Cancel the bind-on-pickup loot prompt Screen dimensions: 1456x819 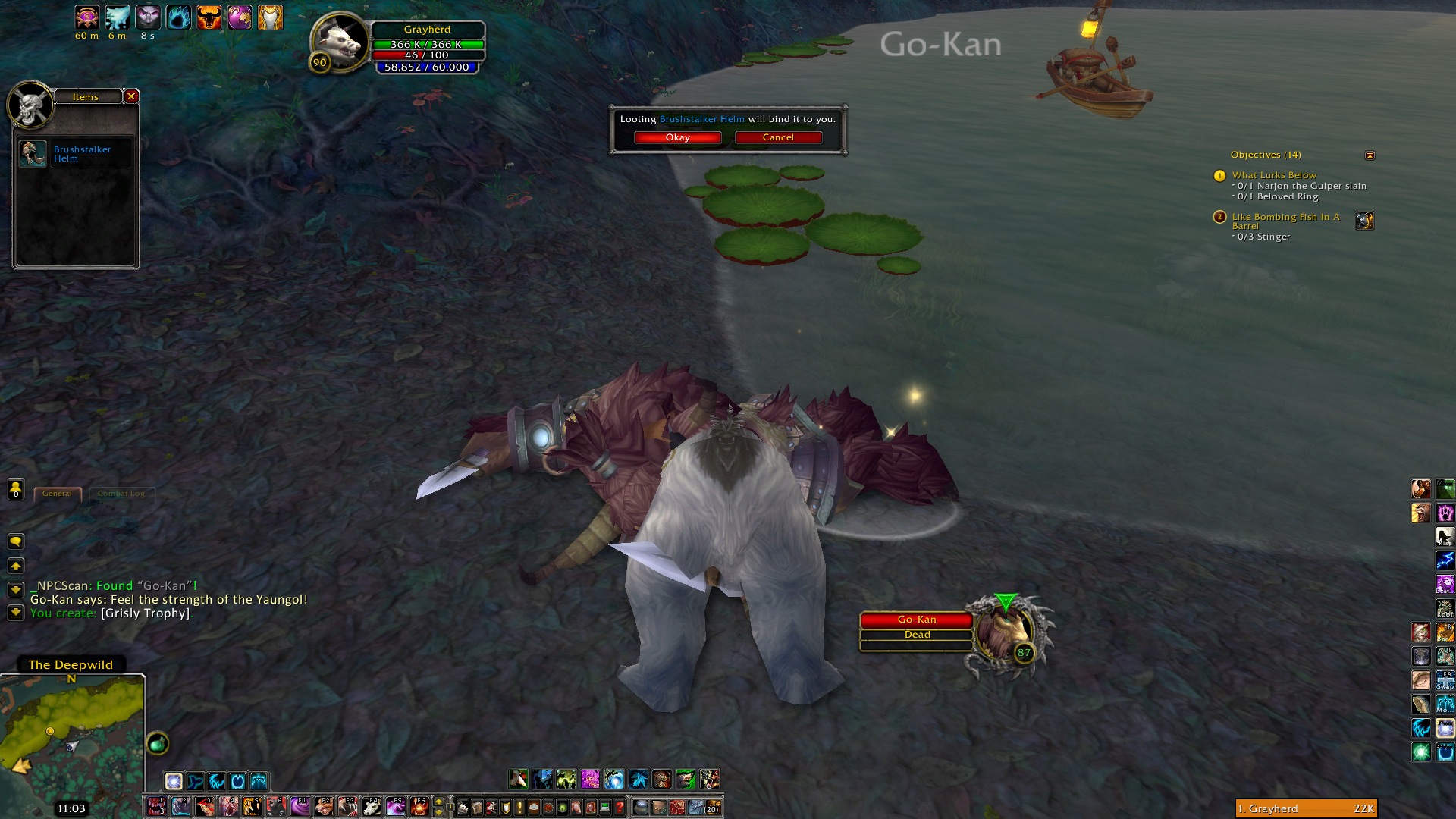click(778, 137)
